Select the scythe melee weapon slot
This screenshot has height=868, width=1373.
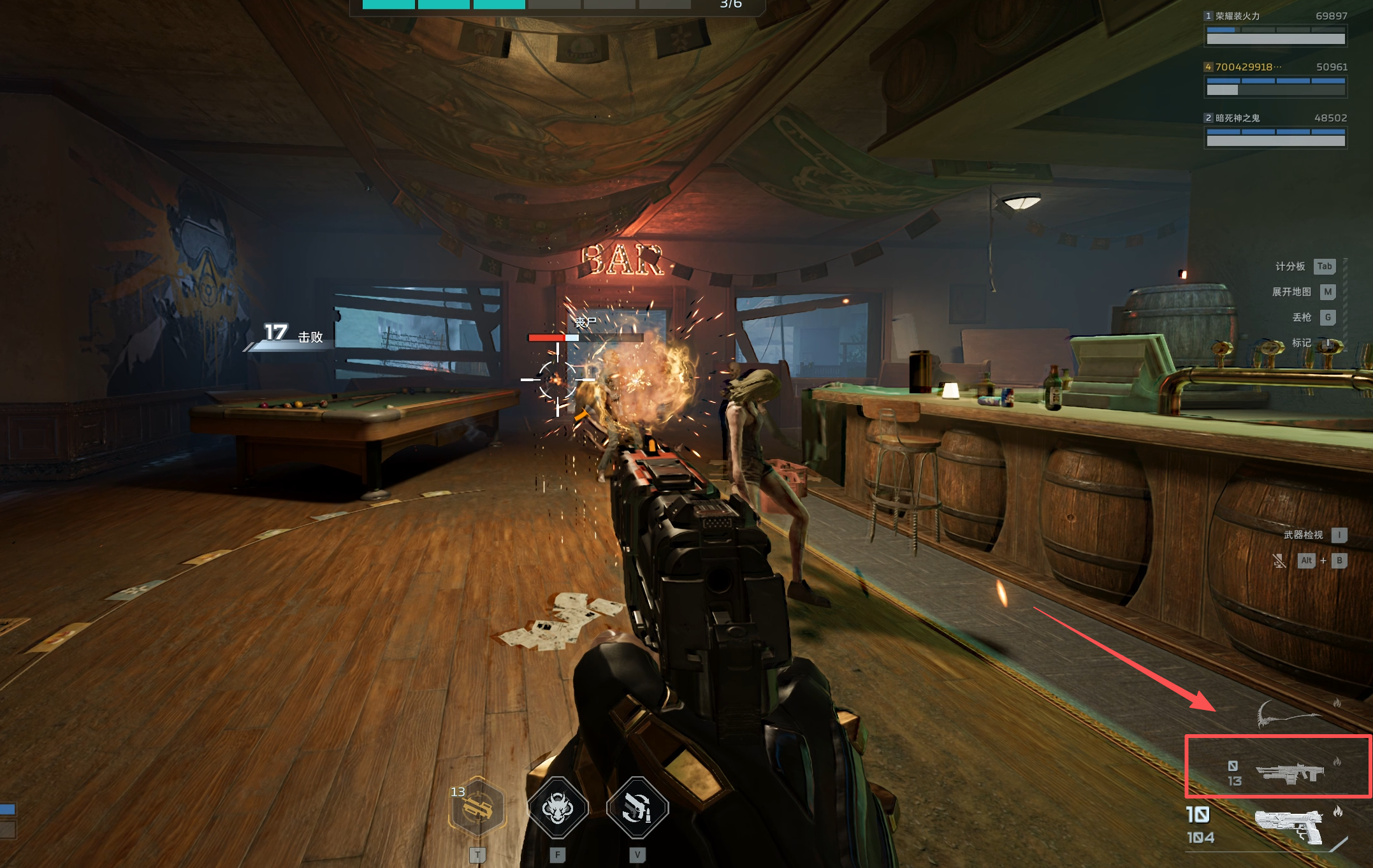coord(1288,715)
